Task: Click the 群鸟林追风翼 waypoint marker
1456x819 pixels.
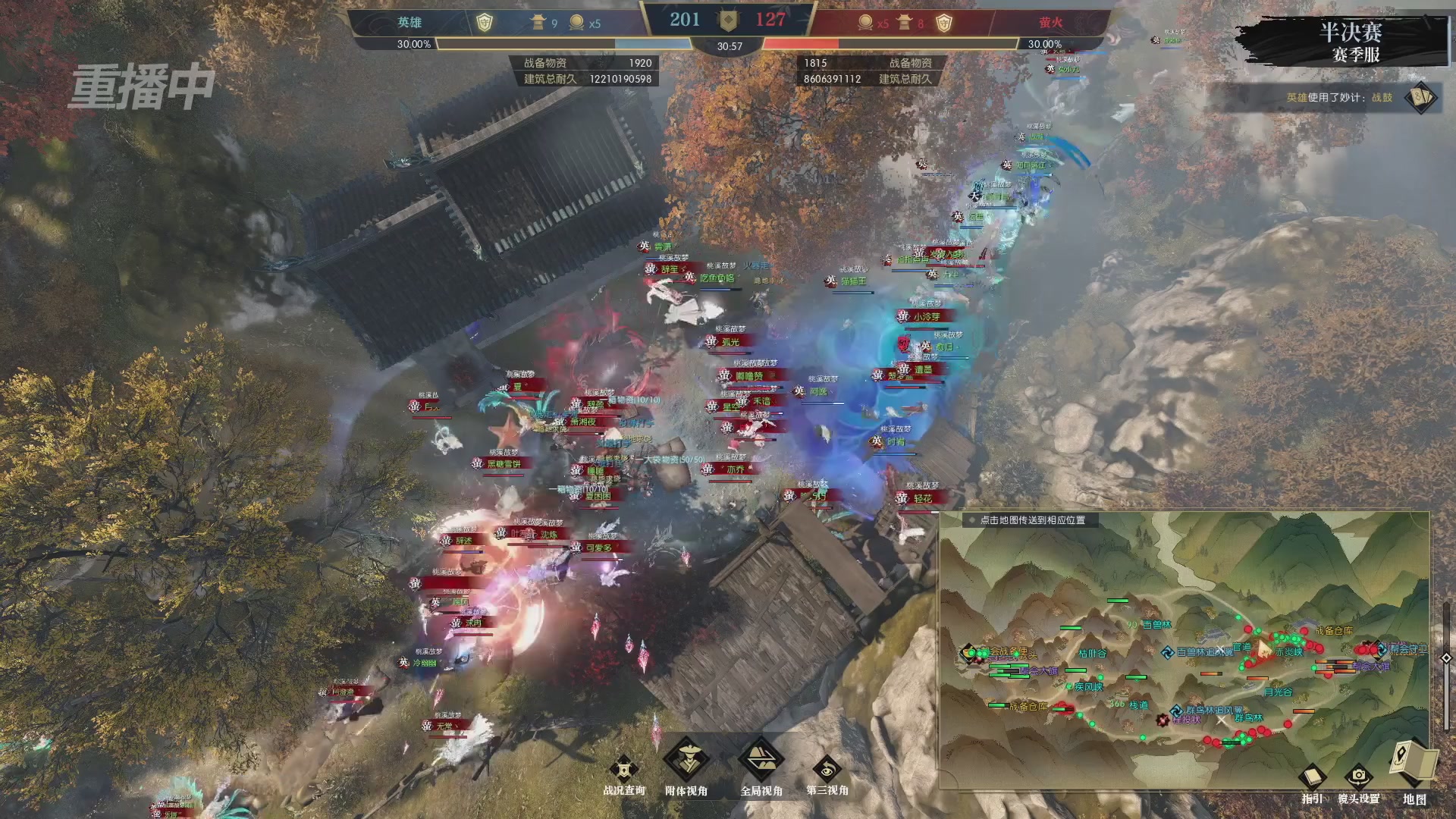Action: 1175,711
